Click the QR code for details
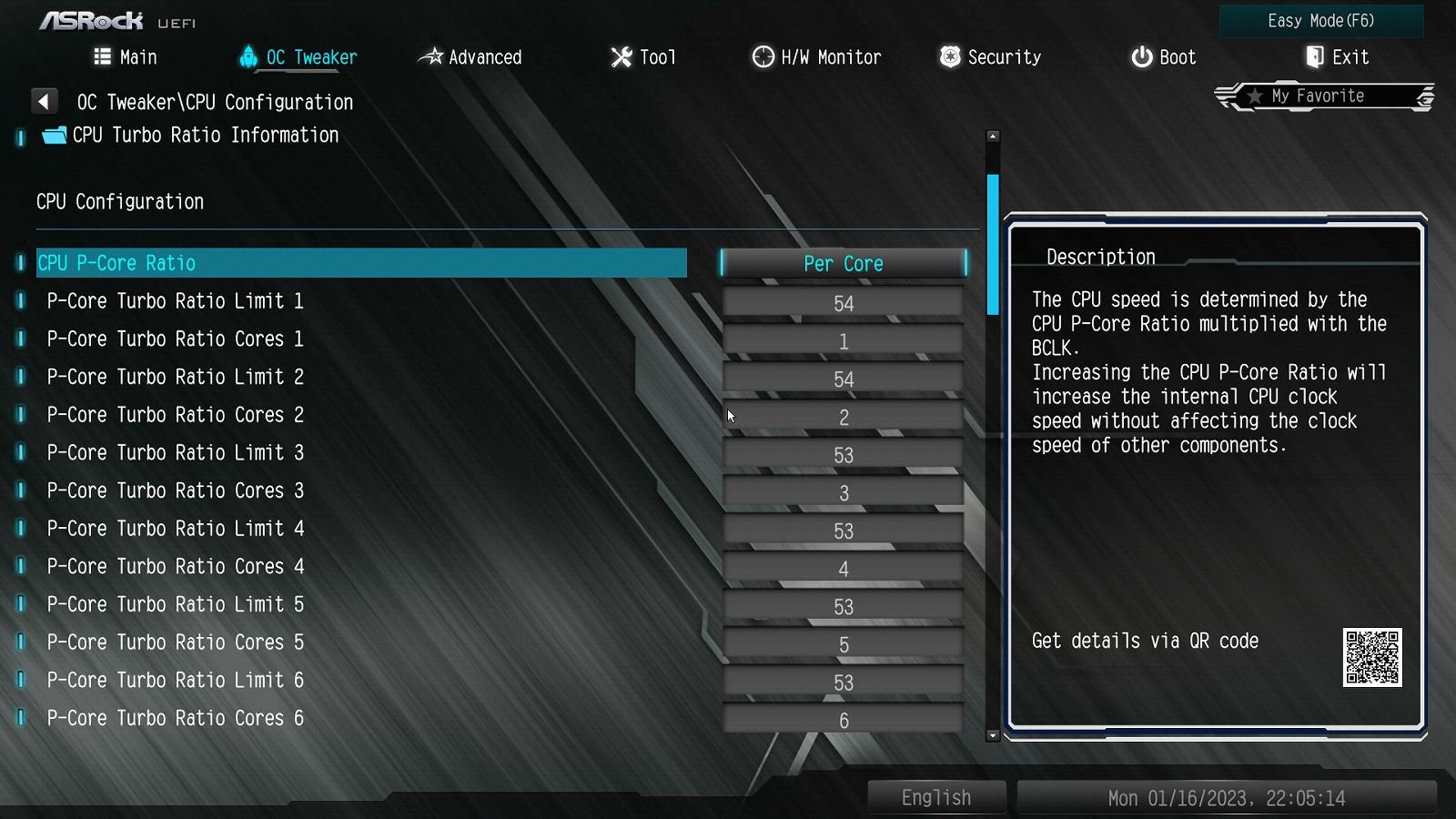 [x=1372, y=657]
